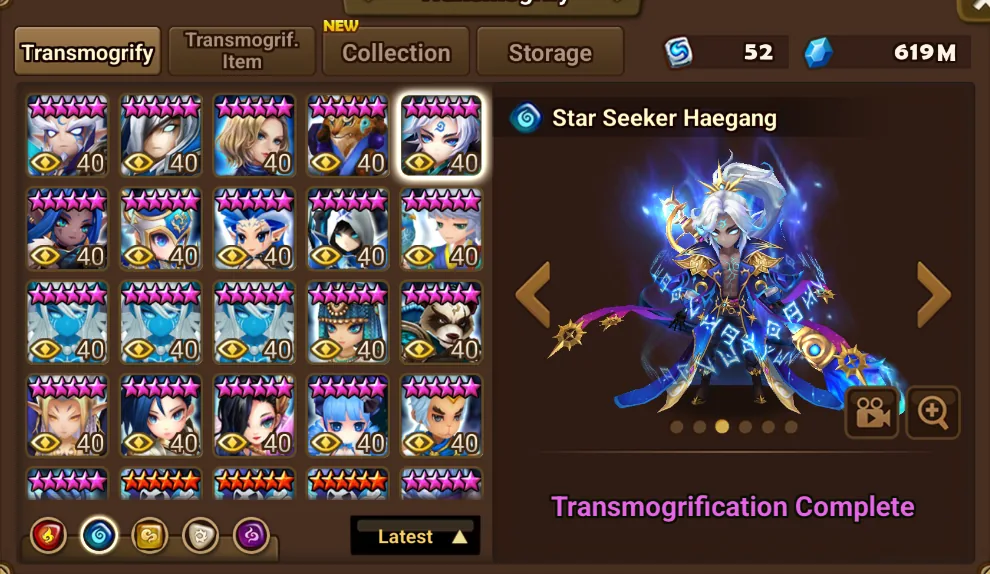Filter monsters by dark element
Image resolution: width=990 pixels, height=574 pixels.
click(251, 536)
